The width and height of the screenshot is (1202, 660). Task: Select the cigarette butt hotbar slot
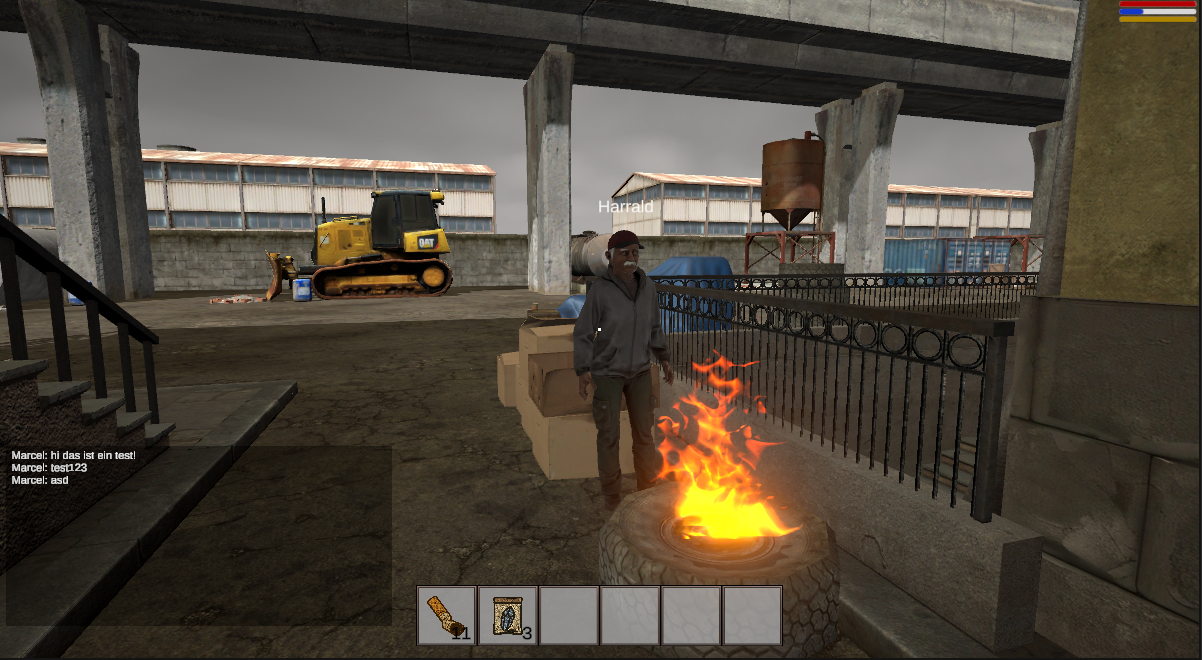point(446,615)
